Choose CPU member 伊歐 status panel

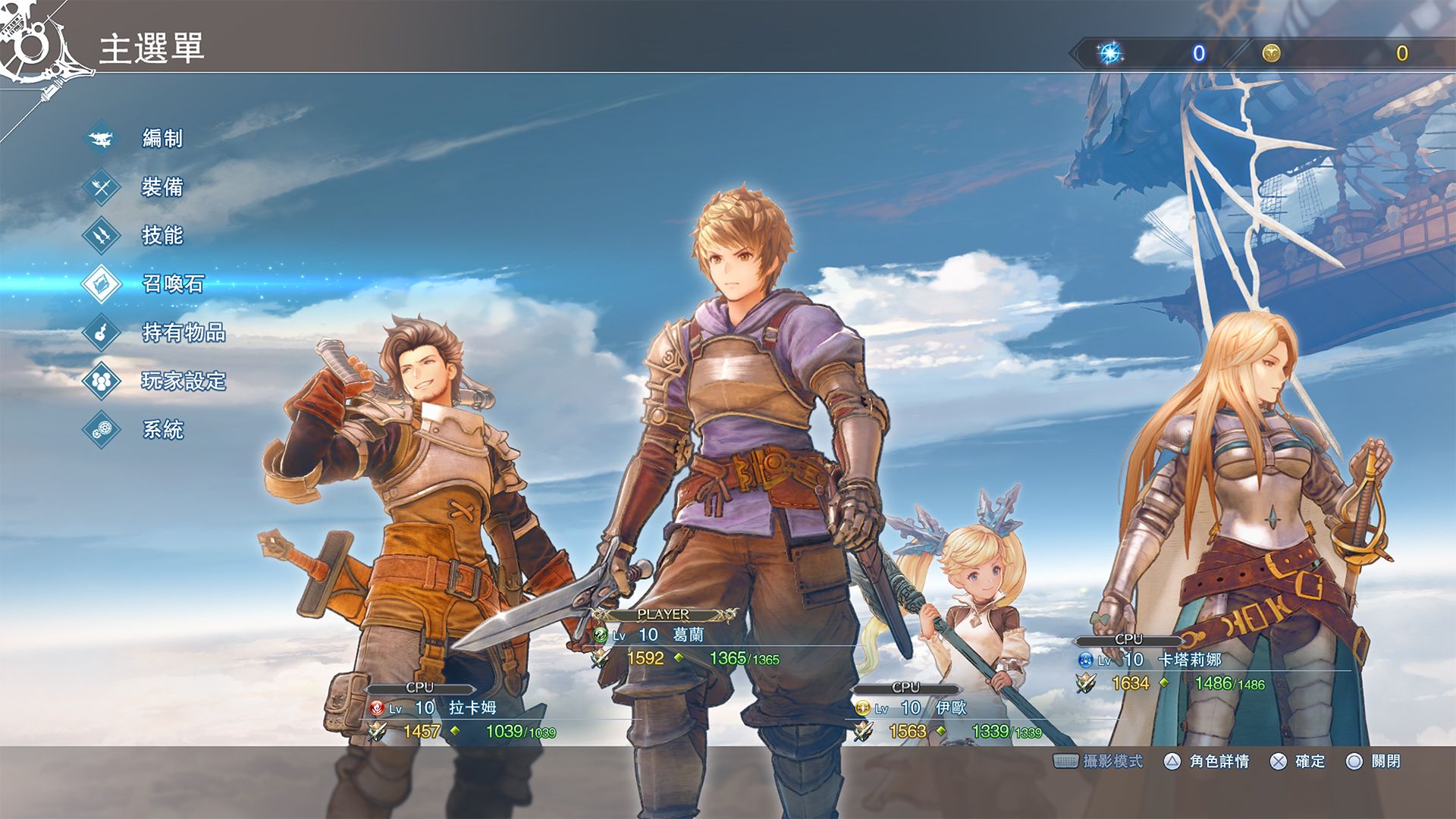click(948, 717)
